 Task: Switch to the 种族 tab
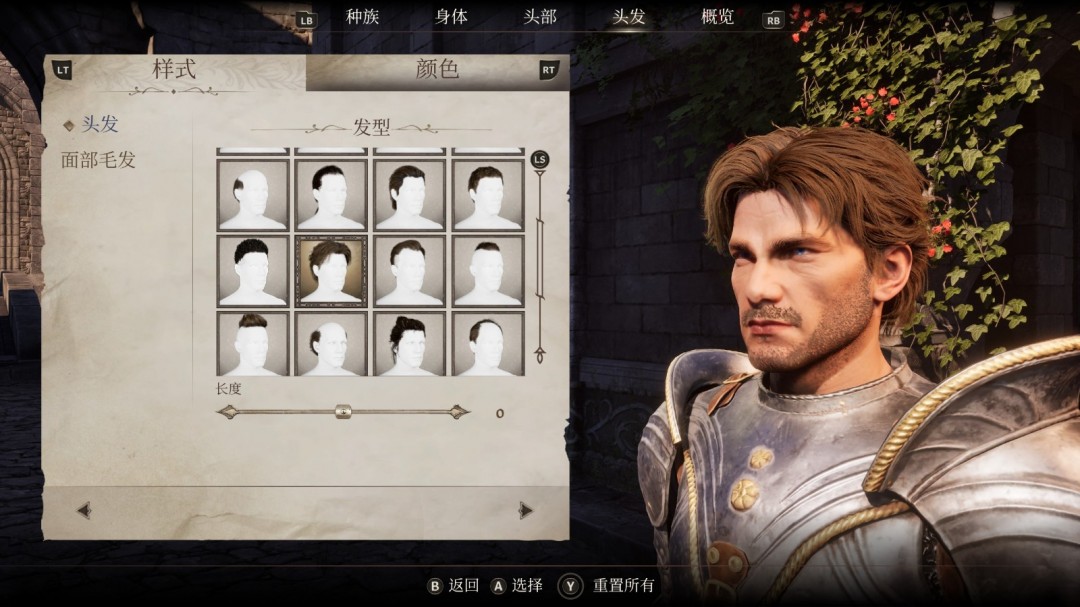(x=362, y=17)
